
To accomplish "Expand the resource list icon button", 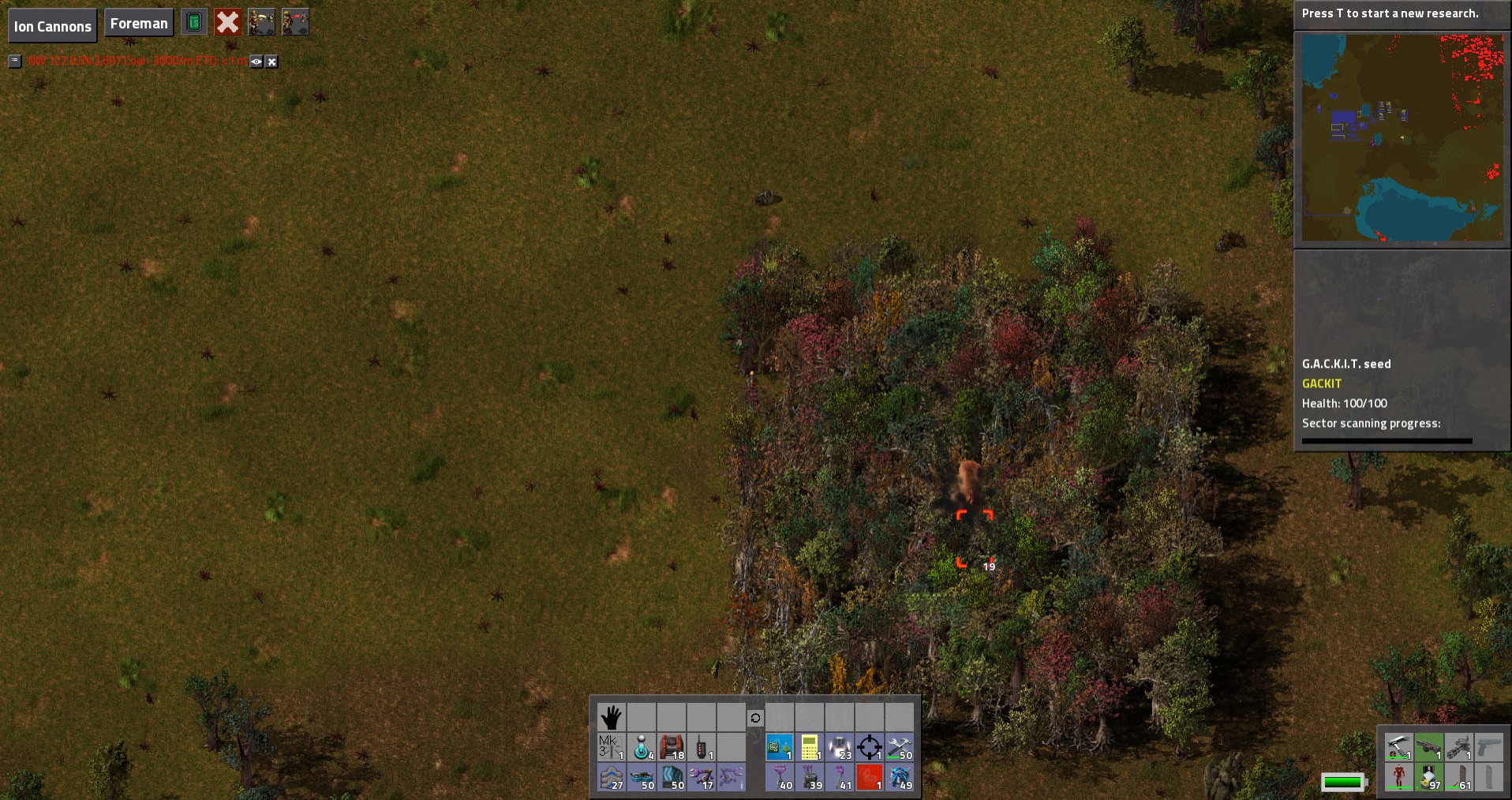I will (15, 61).
